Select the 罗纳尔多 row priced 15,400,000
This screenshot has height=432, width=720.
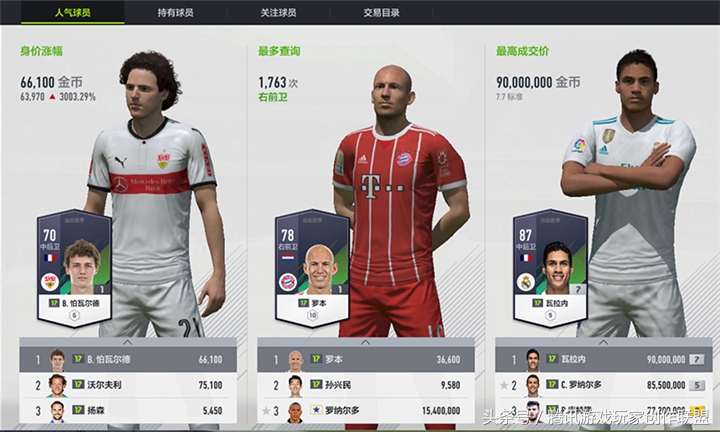point(366,409)
